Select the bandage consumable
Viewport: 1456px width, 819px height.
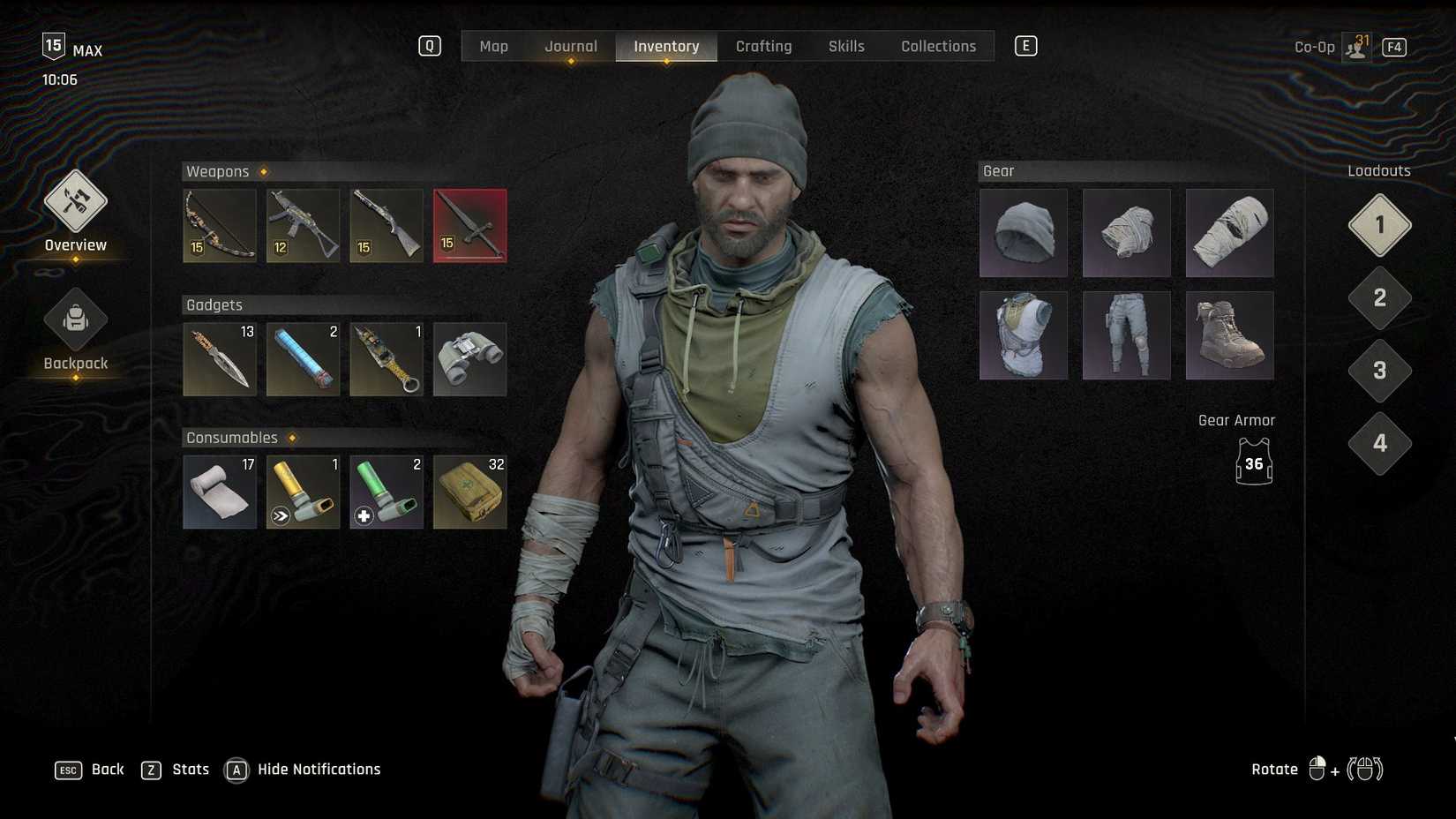point(219,492)
